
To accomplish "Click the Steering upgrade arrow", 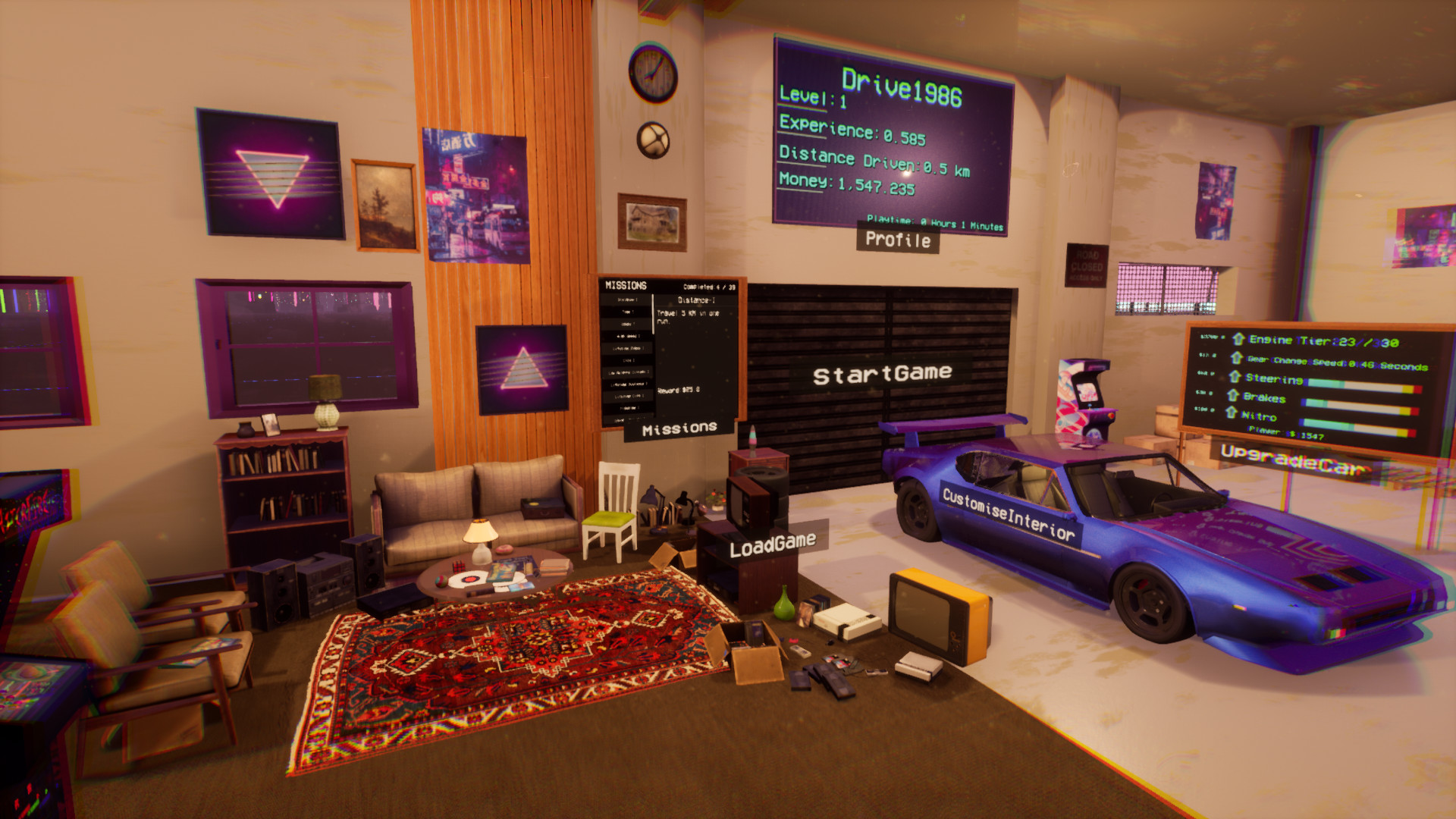I will (1234, 375).
